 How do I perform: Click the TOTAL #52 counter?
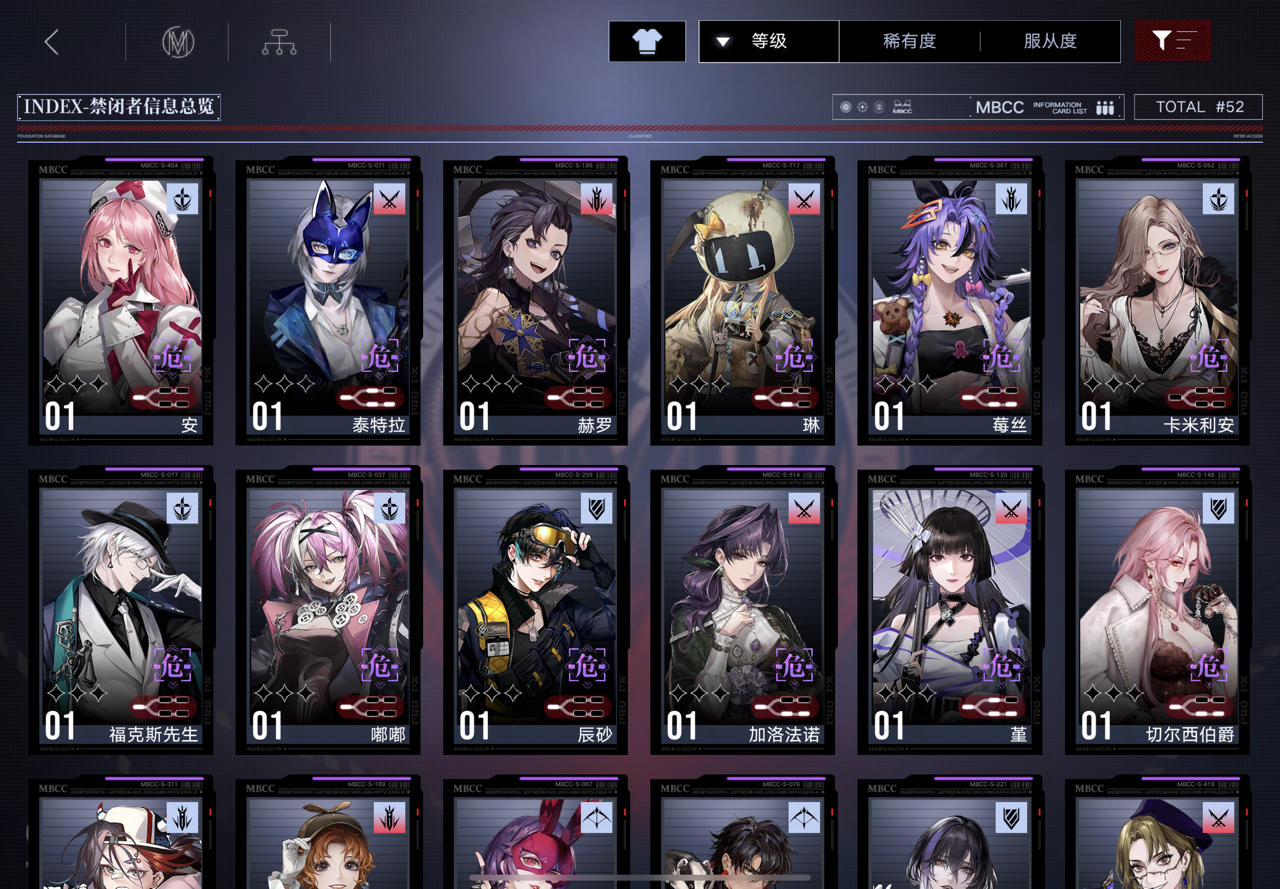click(x=1199, y=107)
